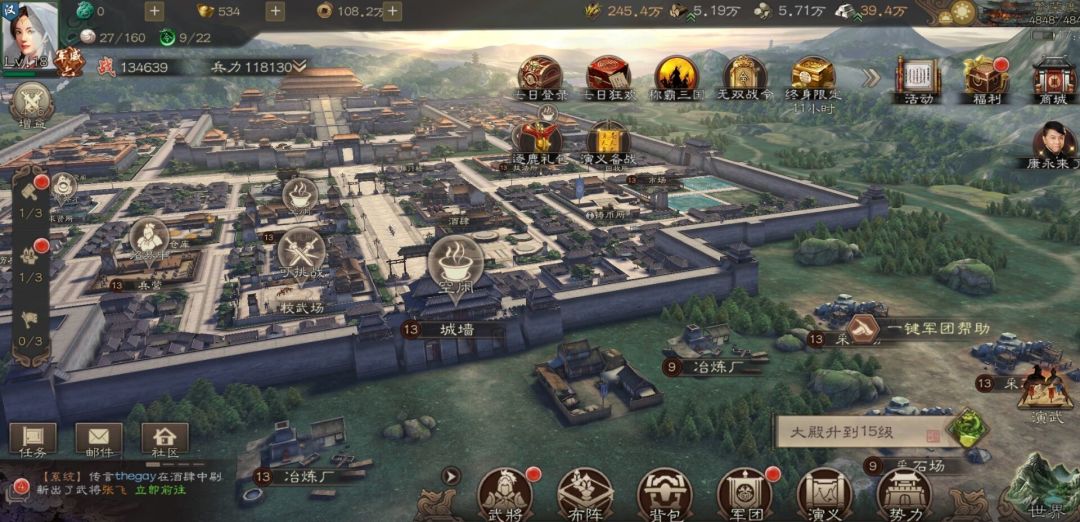Image resolution: width=1080 pixels, height=522 pixels.
Task: Select the 称霸三国 event icon
Action: tap(676, 76)
